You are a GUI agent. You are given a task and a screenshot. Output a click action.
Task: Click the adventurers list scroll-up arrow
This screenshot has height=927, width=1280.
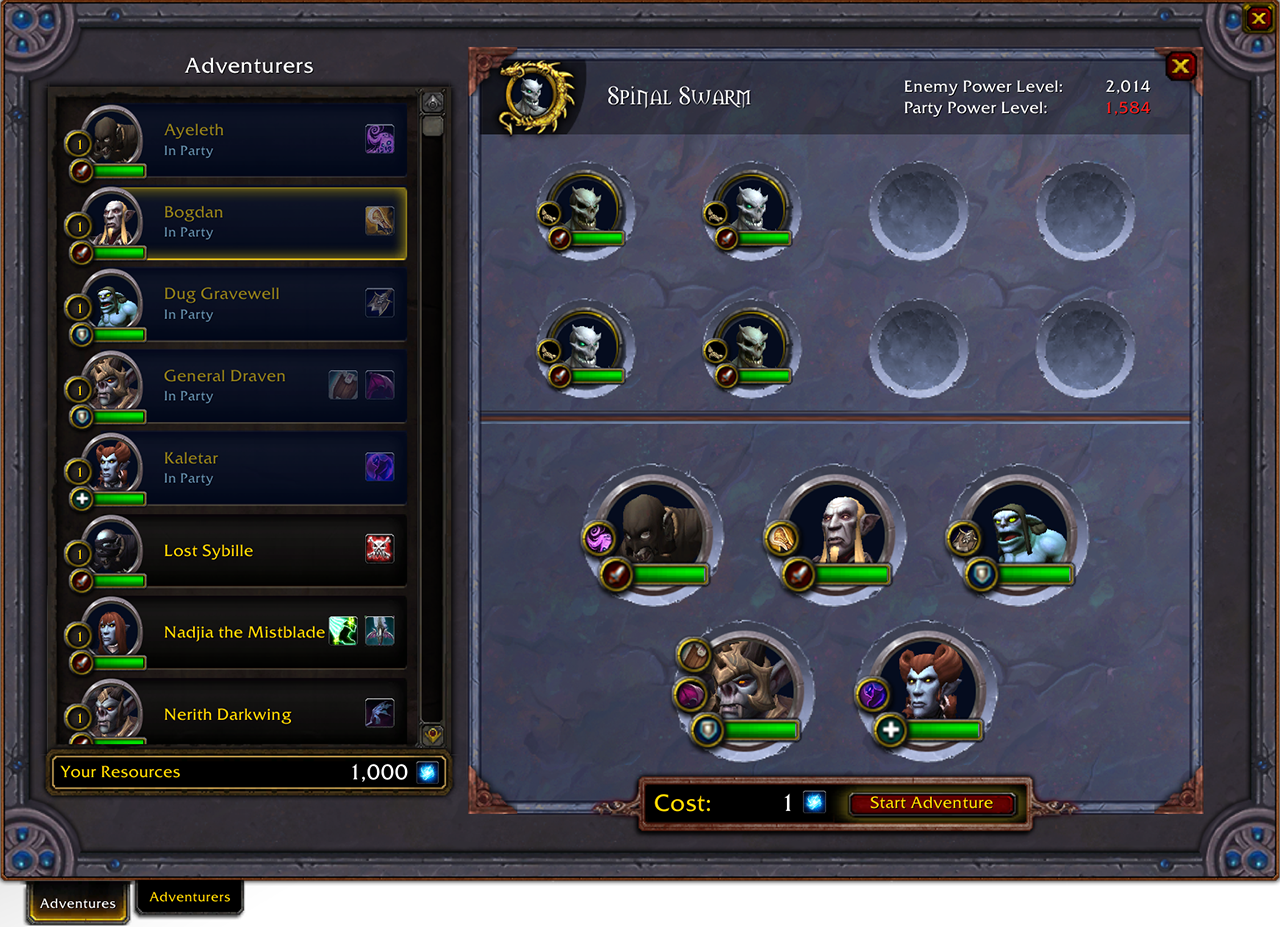pos(432,101)
